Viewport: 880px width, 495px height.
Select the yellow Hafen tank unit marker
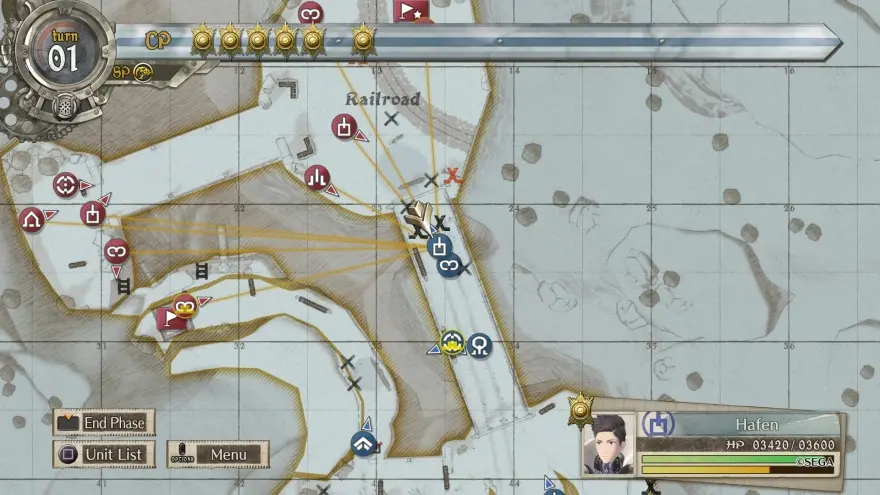click(452, 343)
